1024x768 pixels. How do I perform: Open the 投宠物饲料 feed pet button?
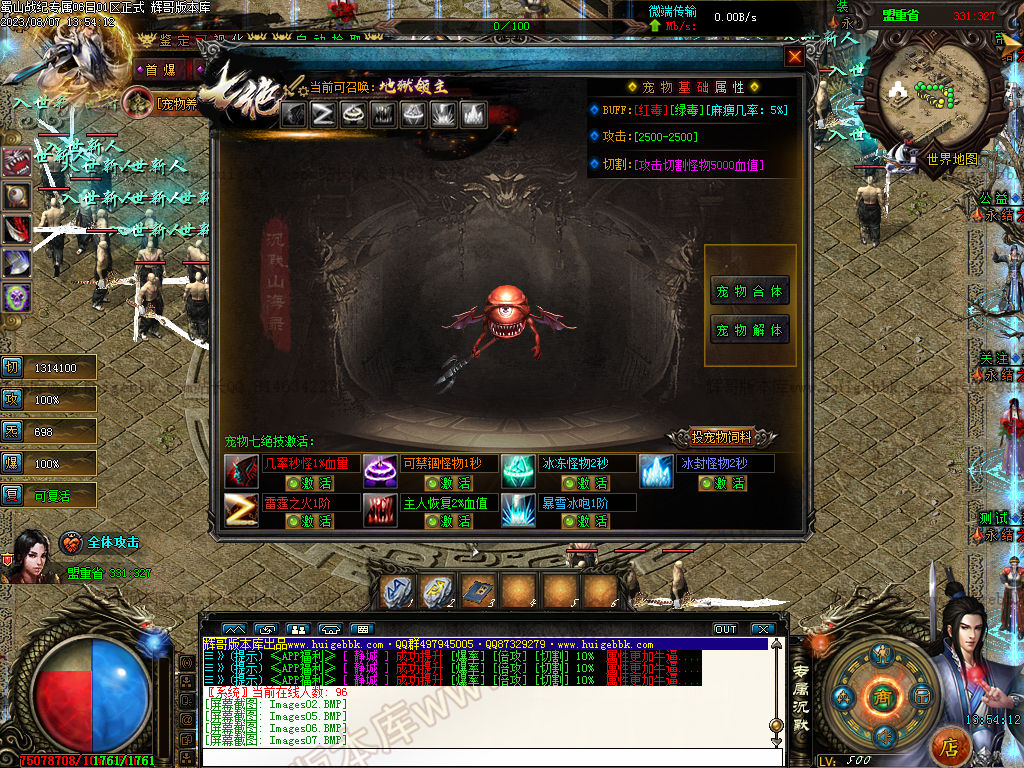(725, 437)
